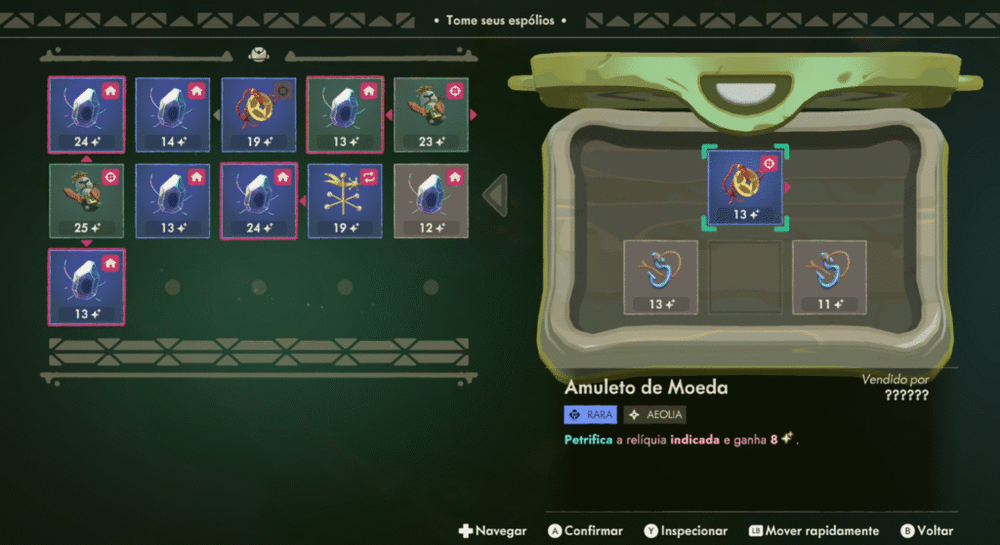Pick the coin amulet worth 19
Viewport: 1000px width, 545px height.
click(x=259, y=115)
